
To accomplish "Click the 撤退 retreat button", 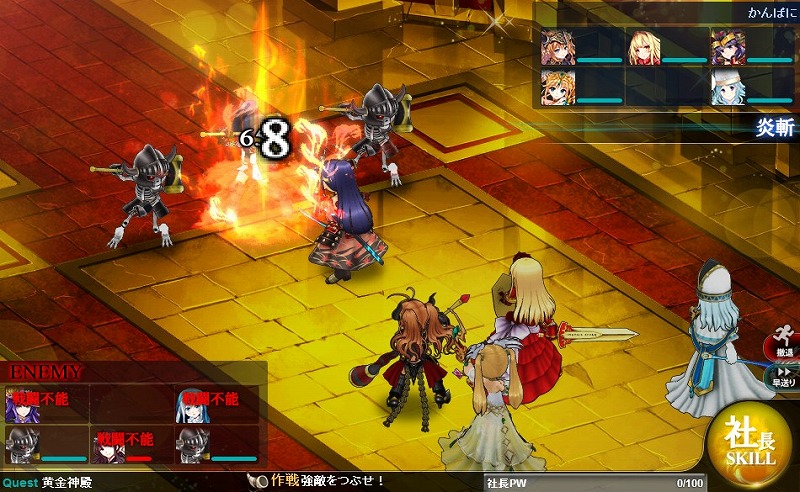I will (784, 344).
